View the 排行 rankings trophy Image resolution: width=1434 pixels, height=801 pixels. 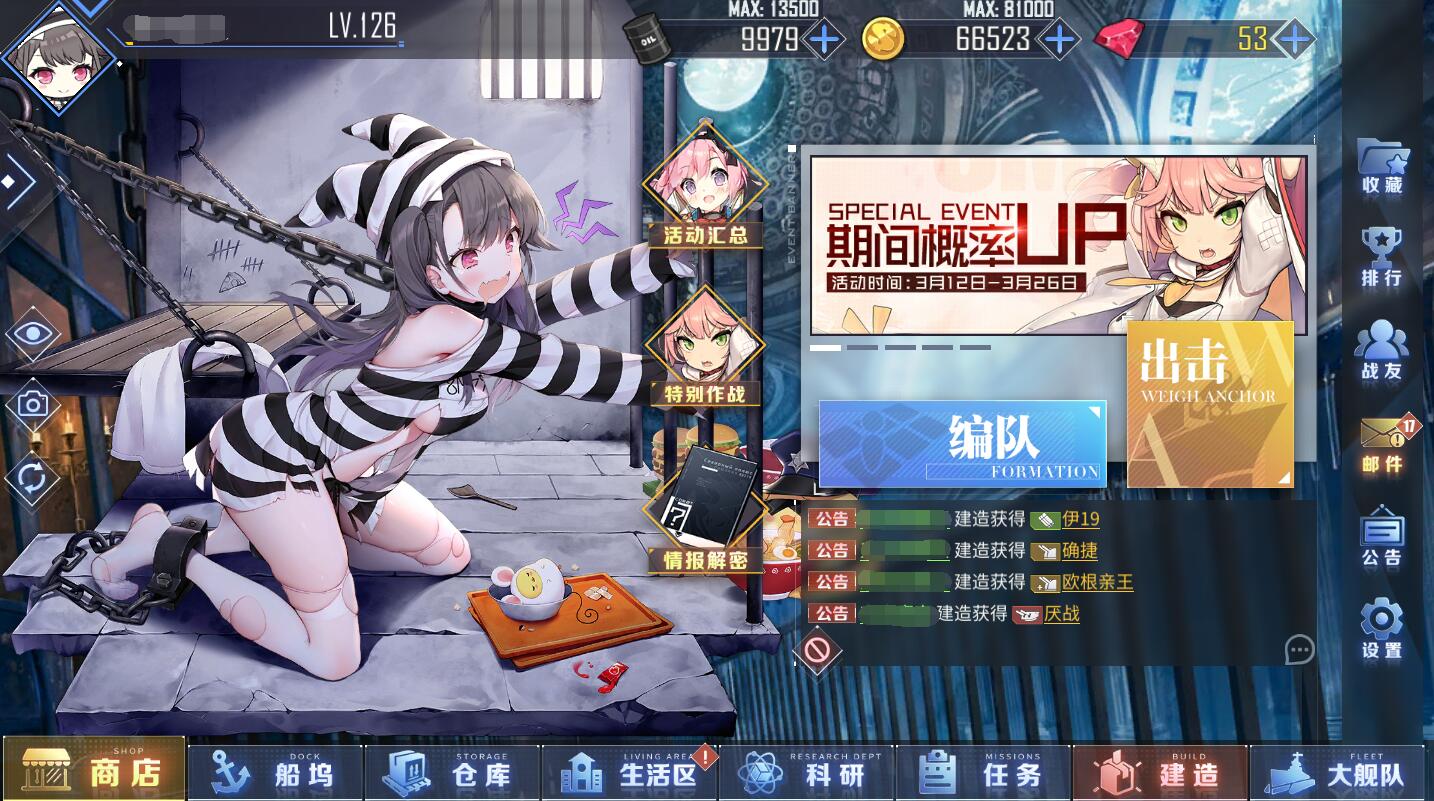(1382, 258)
